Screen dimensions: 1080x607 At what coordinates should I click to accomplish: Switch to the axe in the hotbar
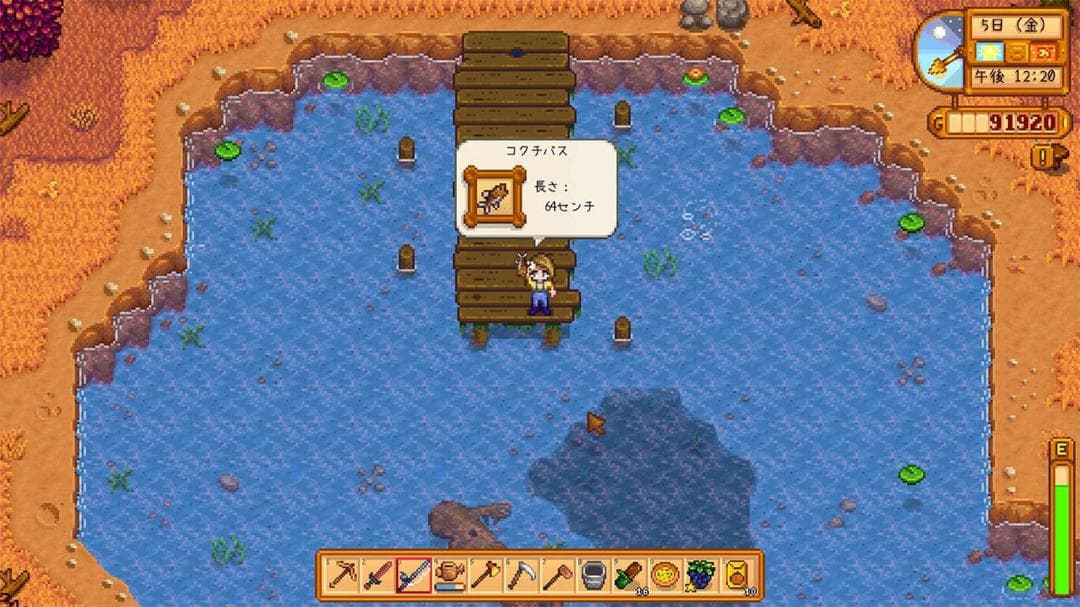tap(485, 575)
